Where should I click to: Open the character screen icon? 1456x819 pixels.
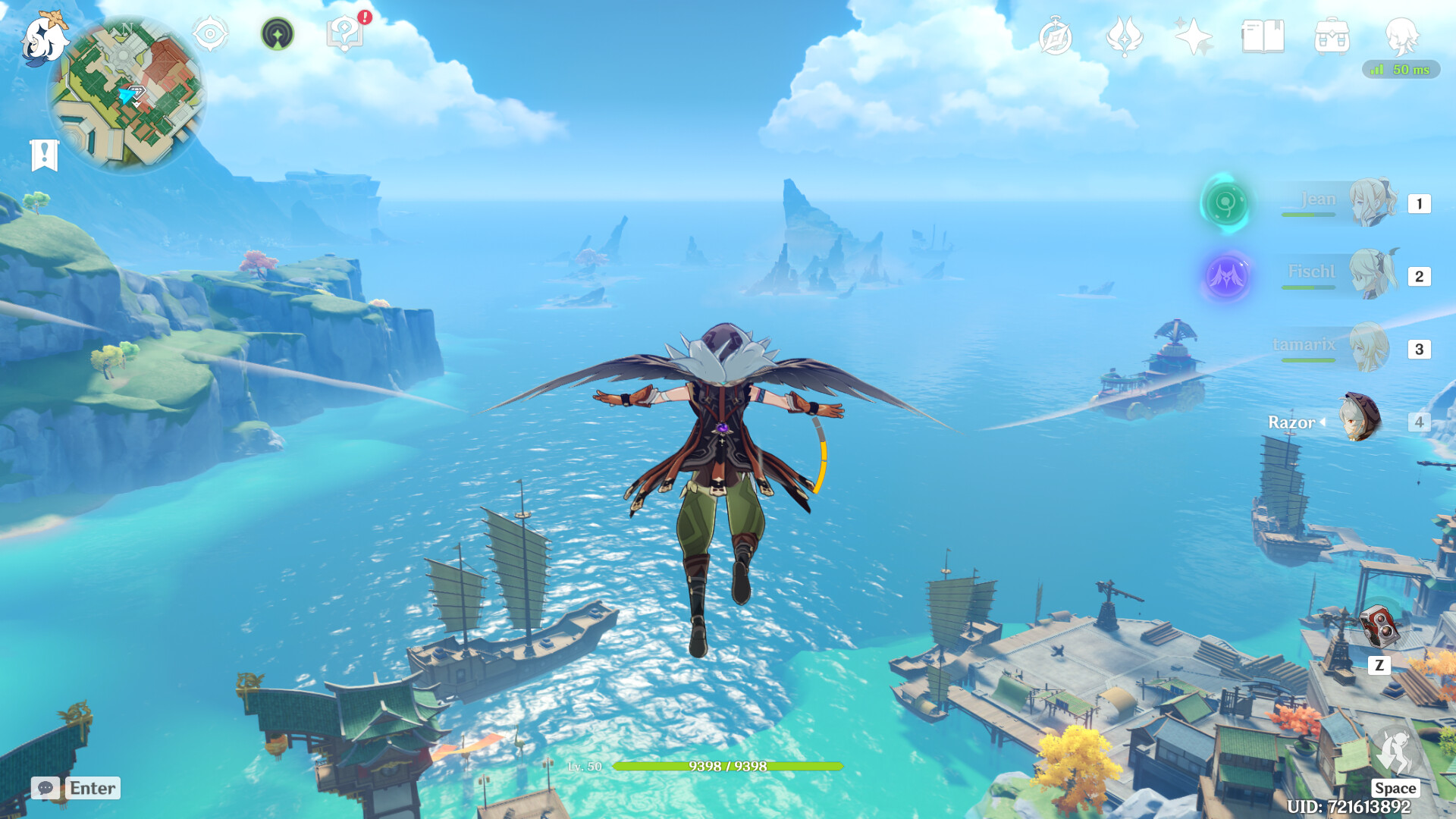(1401, 36)
